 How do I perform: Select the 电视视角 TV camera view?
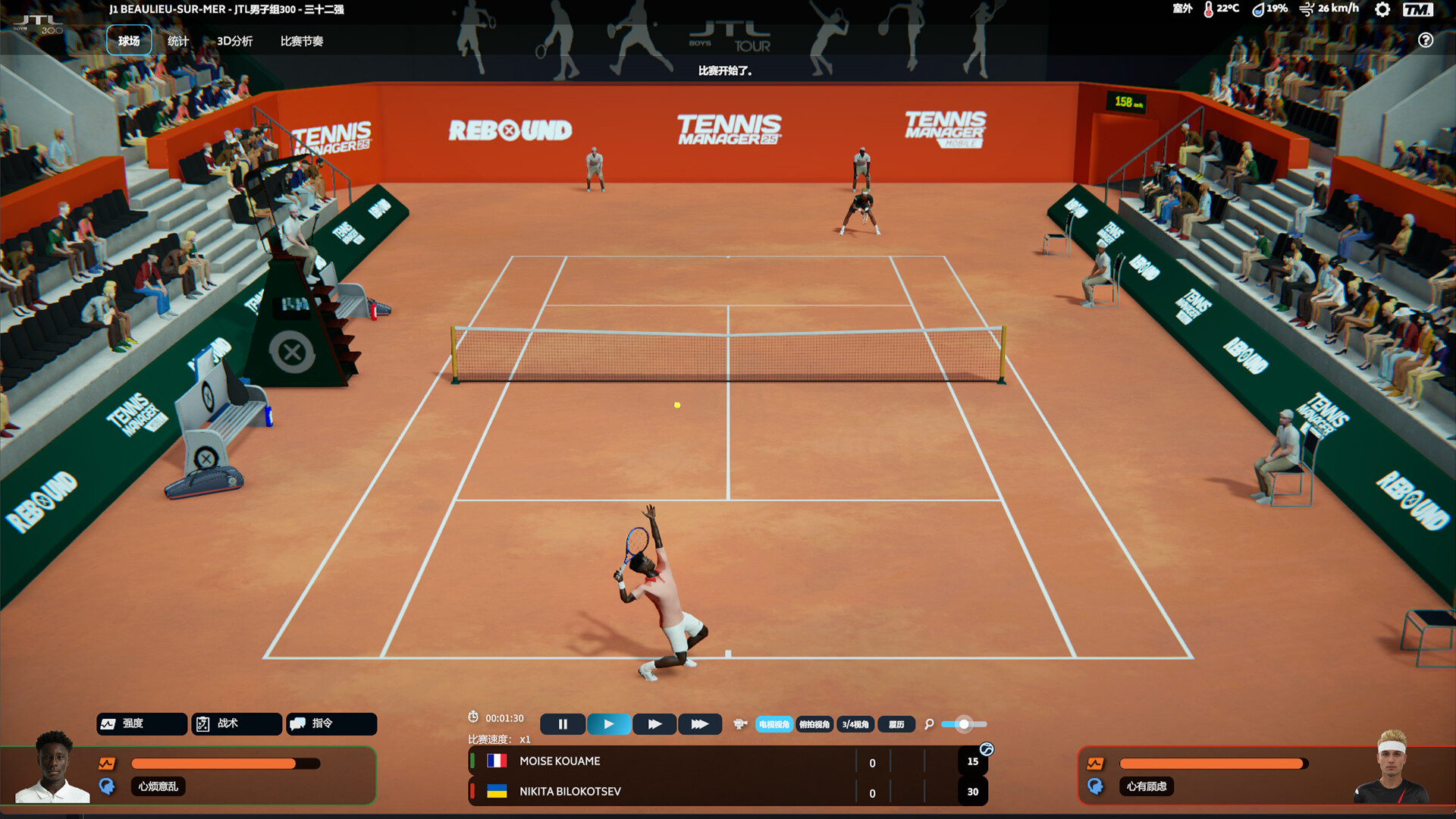point(774,724)
